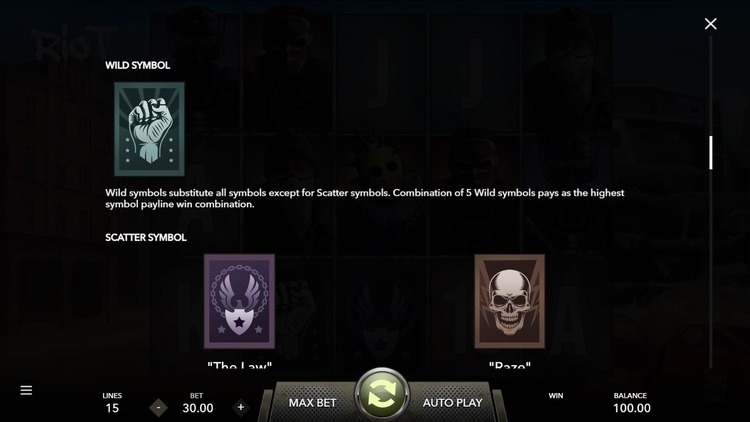Decrease the bet amount
750x422 pixels.
(x=158, y=407)
